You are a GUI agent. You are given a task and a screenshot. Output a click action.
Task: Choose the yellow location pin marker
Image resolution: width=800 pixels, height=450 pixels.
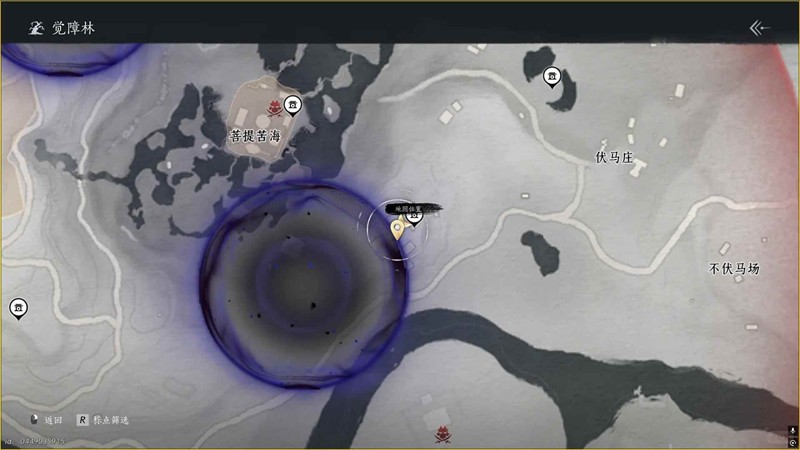point(398,230)
